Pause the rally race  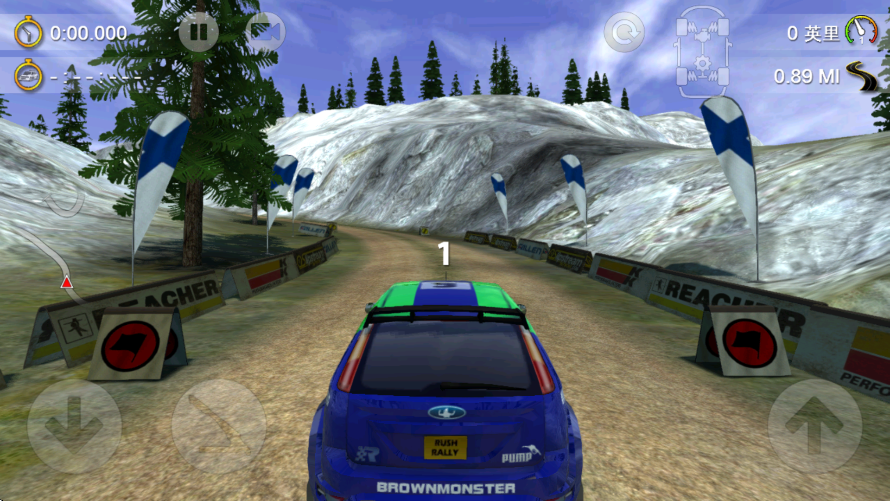(199, 32)
